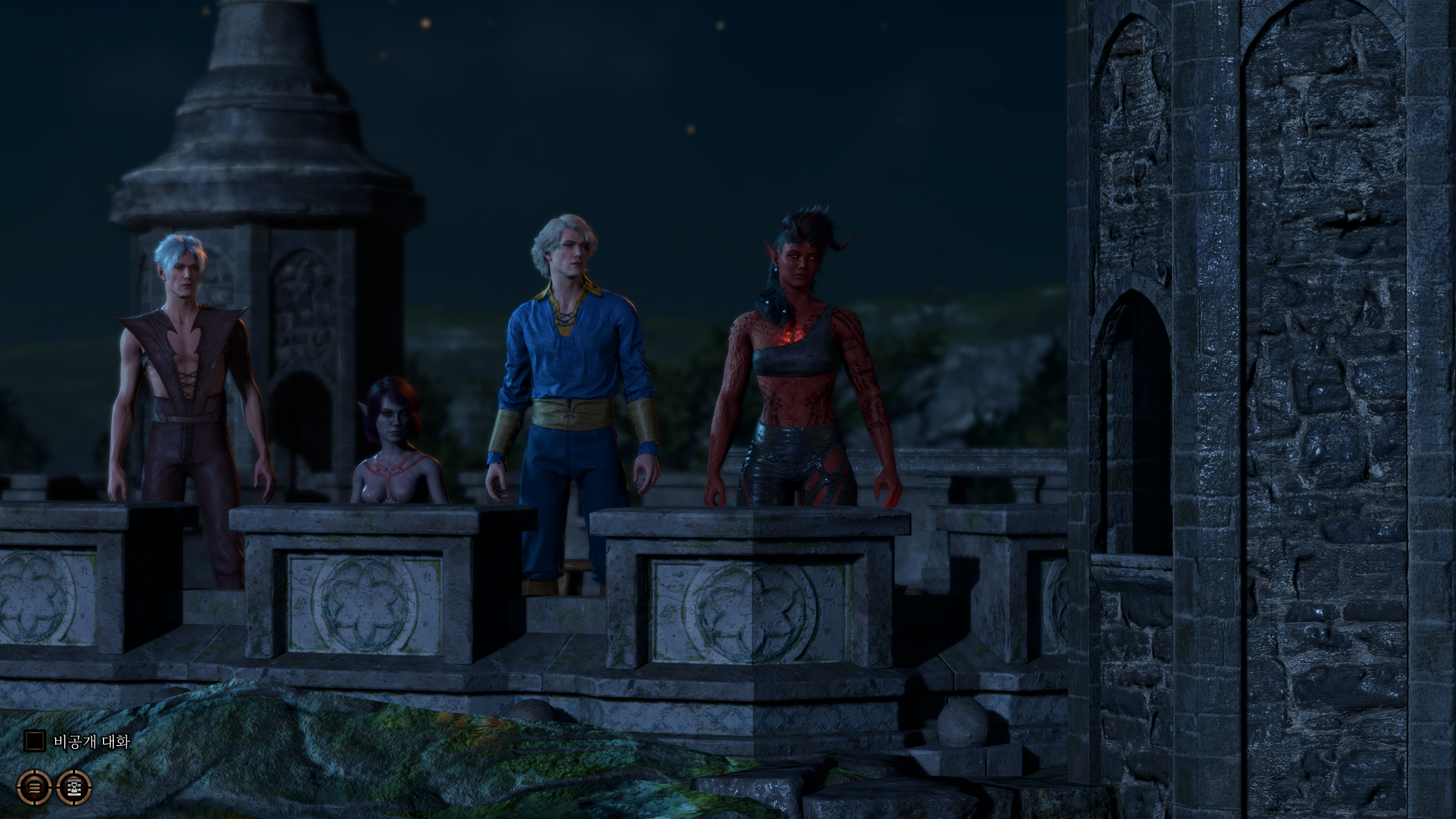Show dialogue history with the hourglass icon
This screenshot has height=819, width=1456.
74,787
